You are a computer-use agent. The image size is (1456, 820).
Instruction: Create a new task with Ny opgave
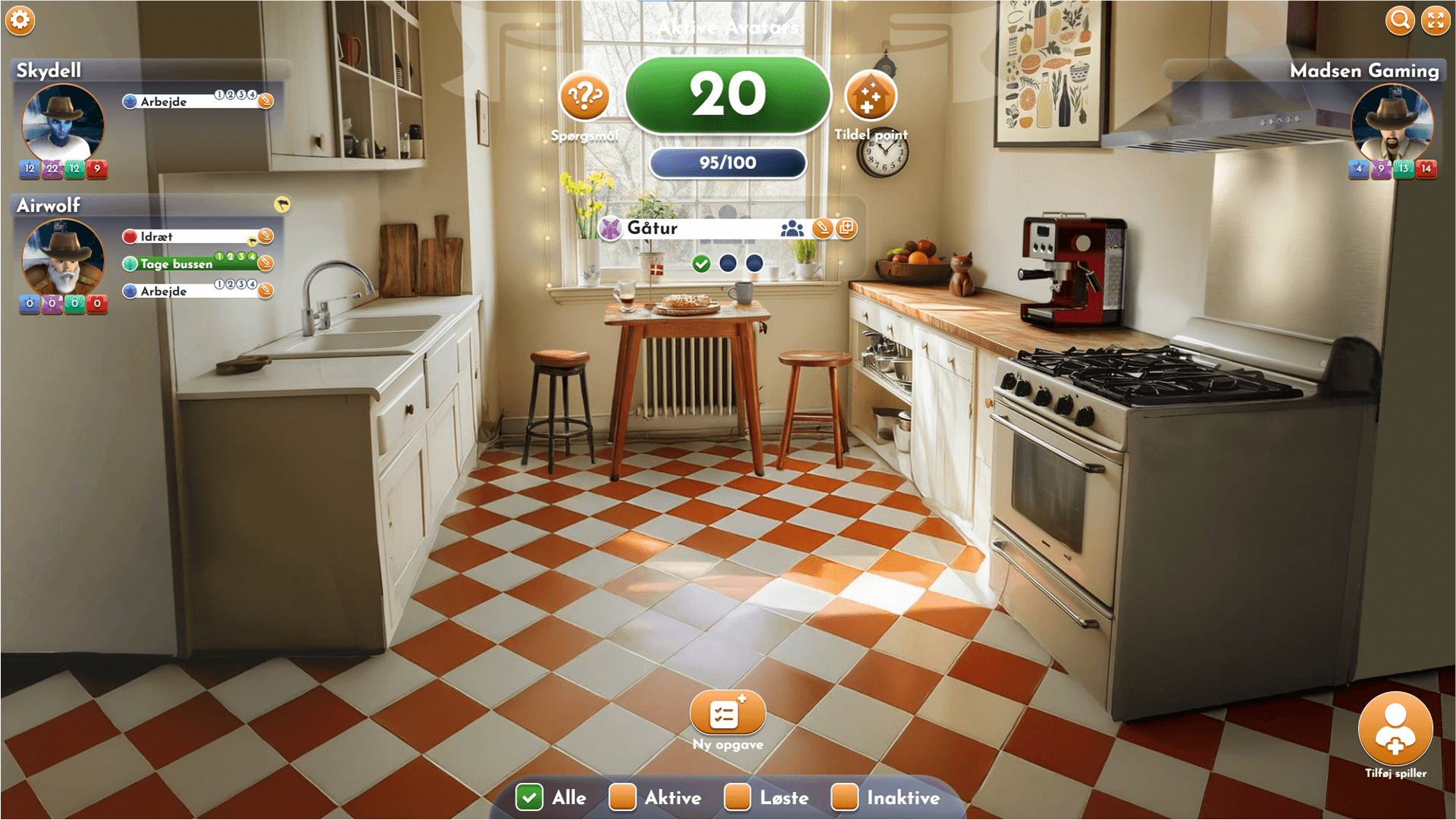click(727, 713)
